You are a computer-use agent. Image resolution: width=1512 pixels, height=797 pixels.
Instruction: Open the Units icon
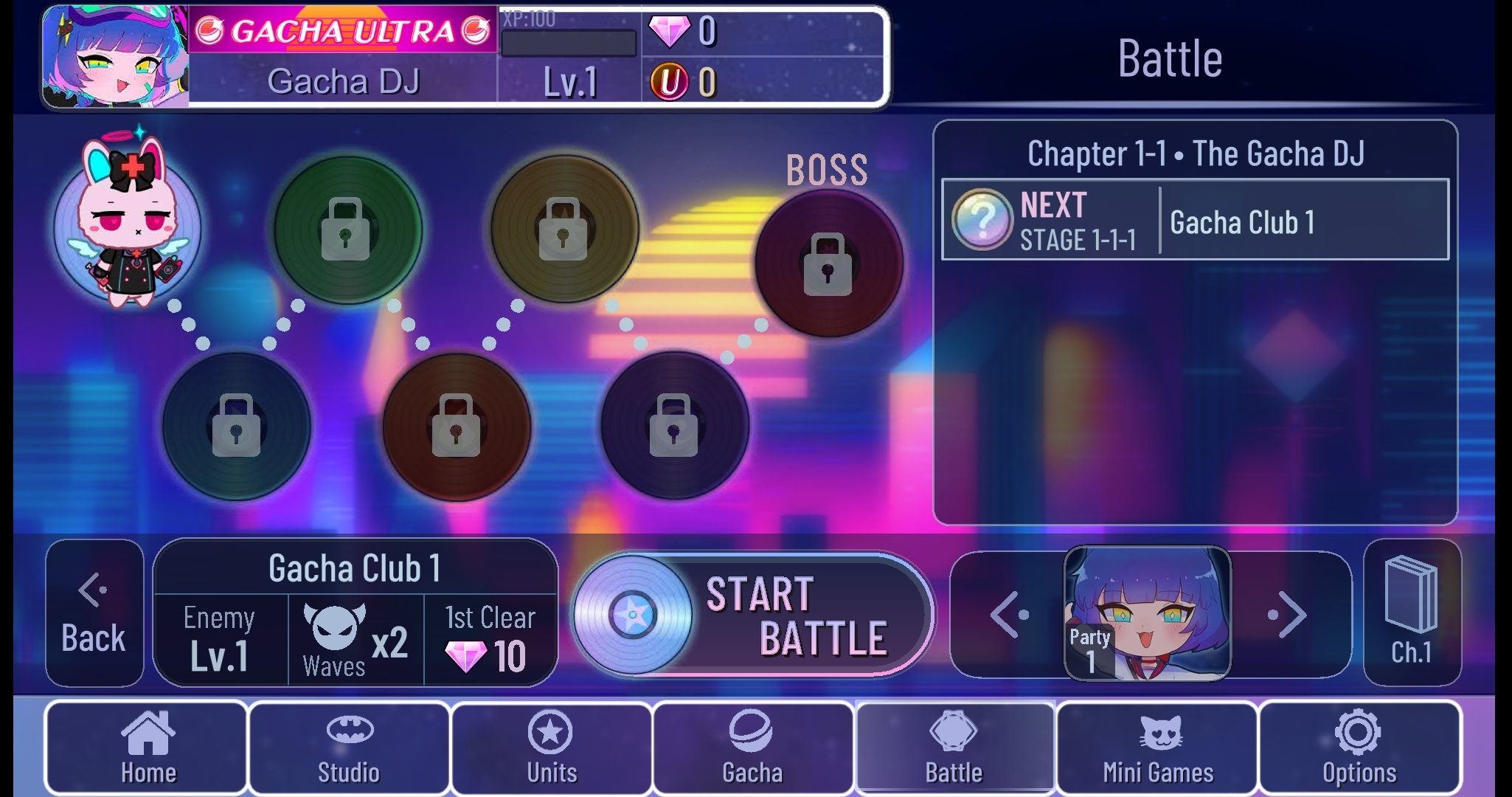549,748
